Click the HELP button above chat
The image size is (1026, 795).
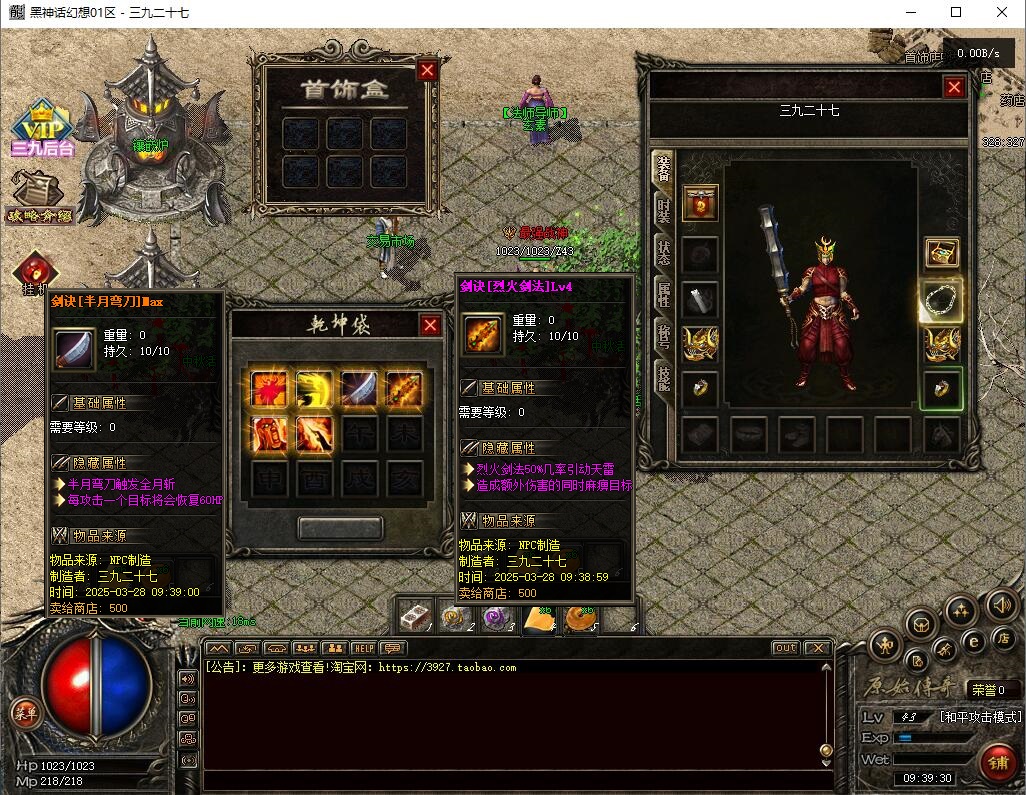coord(363,648)
